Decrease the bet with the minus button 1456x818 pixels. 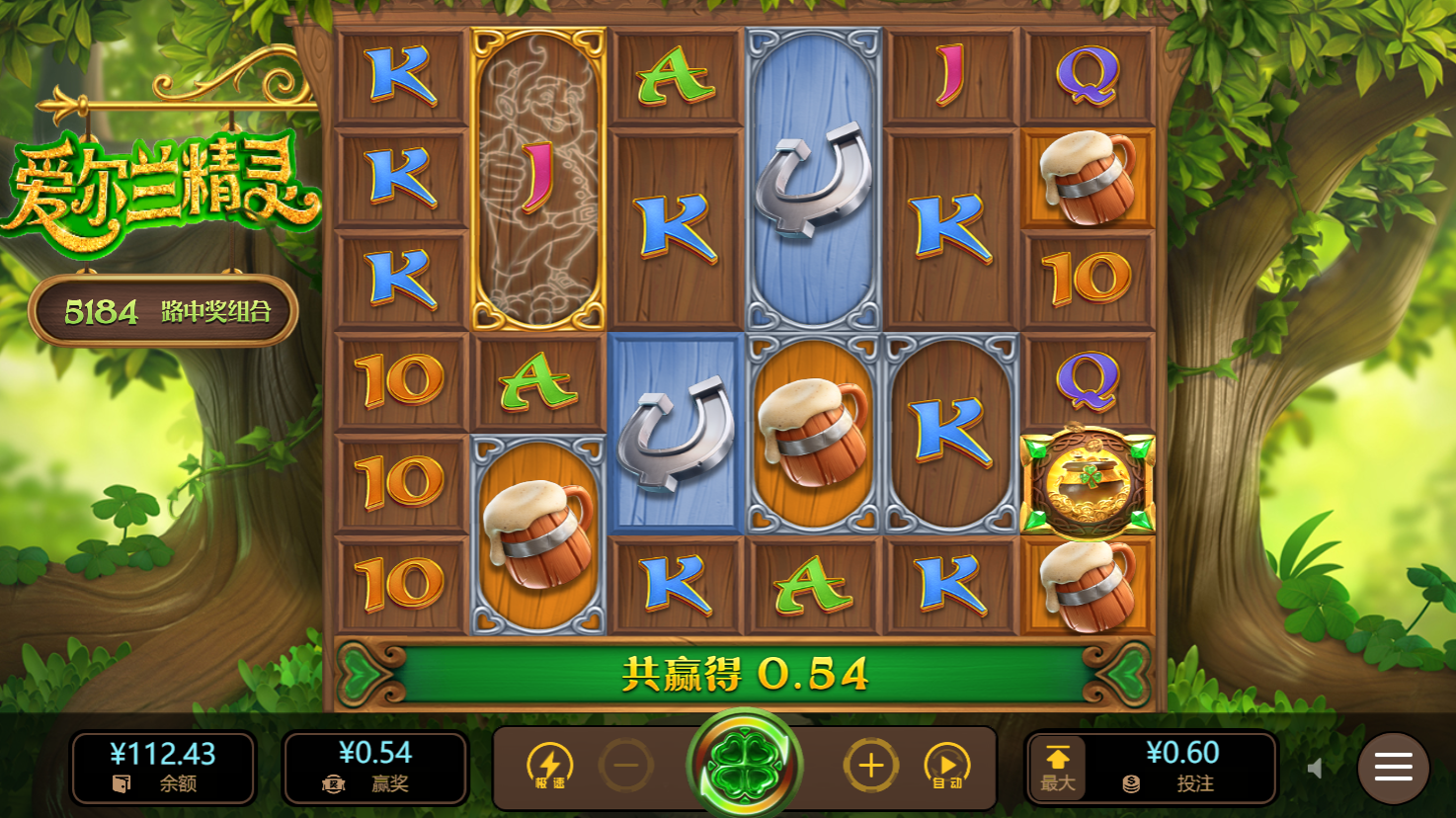pos(626,766)
